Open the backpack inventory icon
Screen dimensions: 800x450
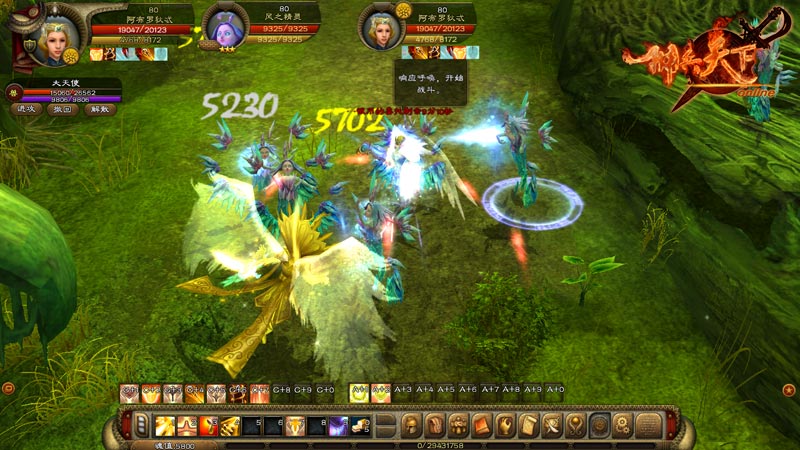[435, 426]
